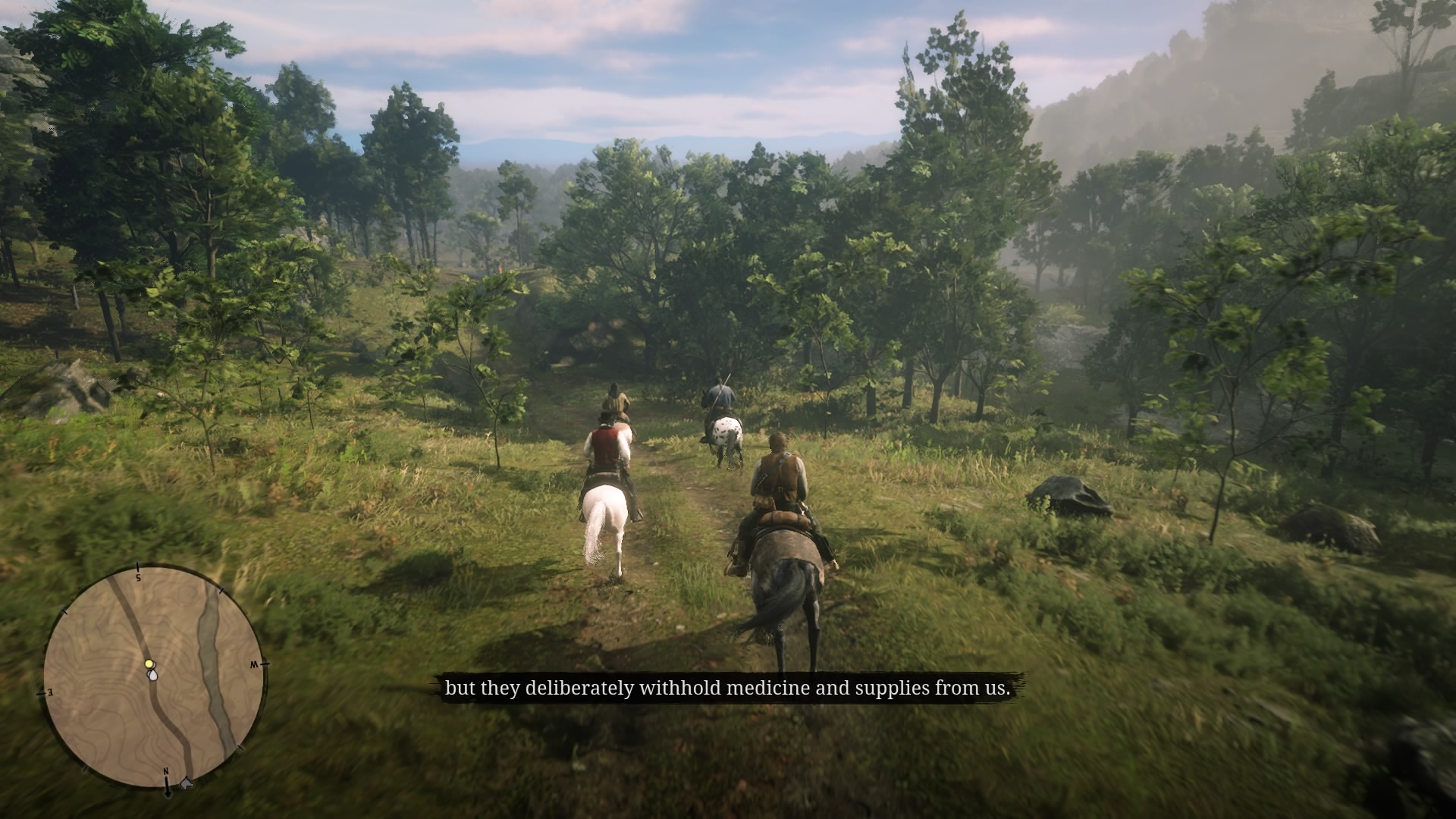Select the 'N' compass letter on the minimap

166,770
